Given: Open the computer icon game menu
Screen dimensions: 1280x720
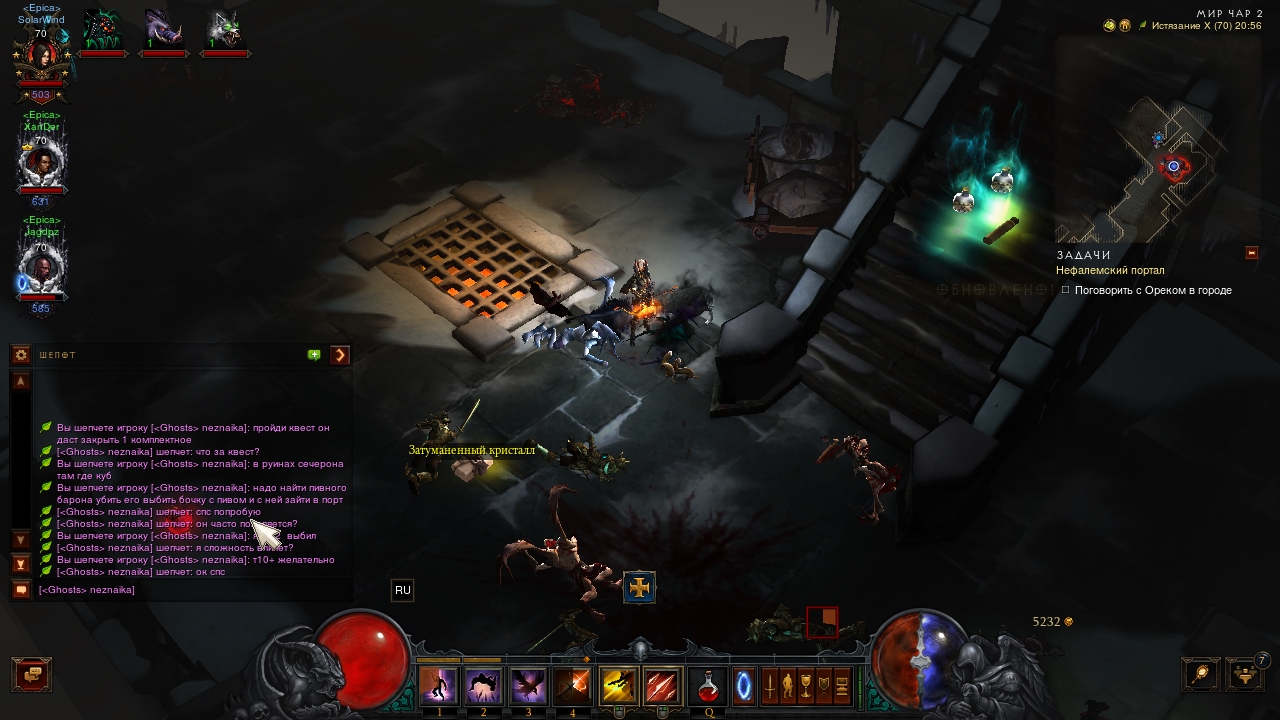Looking at the screenshot, I should click(842, 686).
